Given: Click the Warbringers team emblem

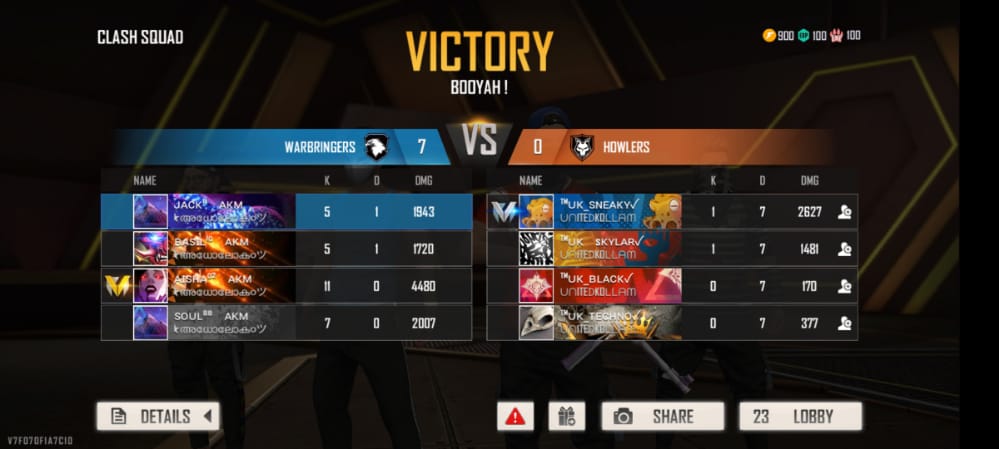Looking at the screenshot, I should 376,147.
